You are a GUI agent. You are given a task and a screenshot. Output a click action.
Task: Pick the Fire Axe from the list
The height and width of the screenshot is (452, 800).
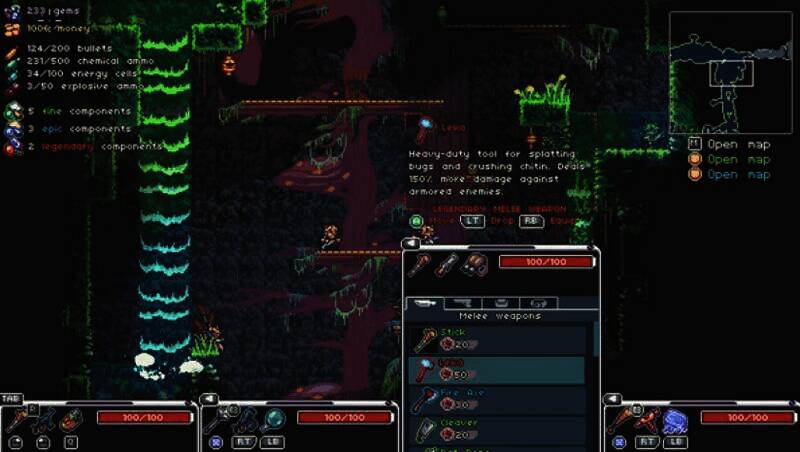pos(497,399)
